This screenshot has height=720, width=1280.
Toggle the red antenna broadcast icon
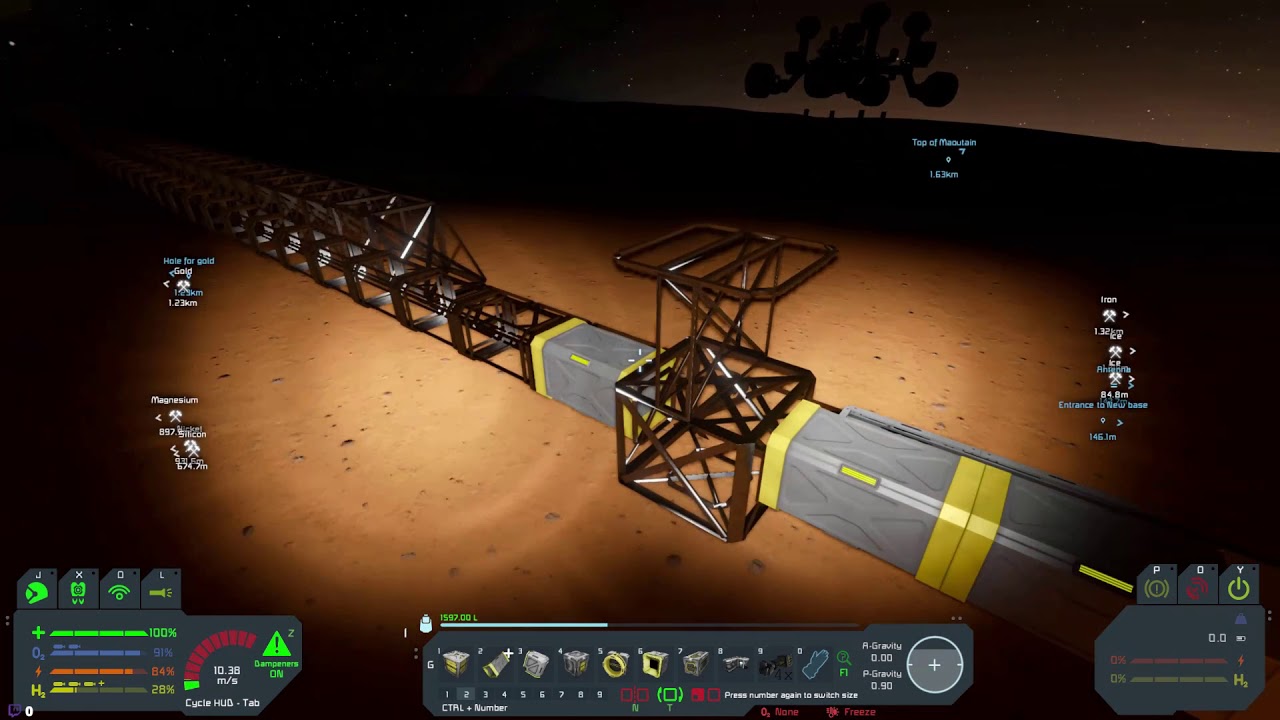(1198, 589)
